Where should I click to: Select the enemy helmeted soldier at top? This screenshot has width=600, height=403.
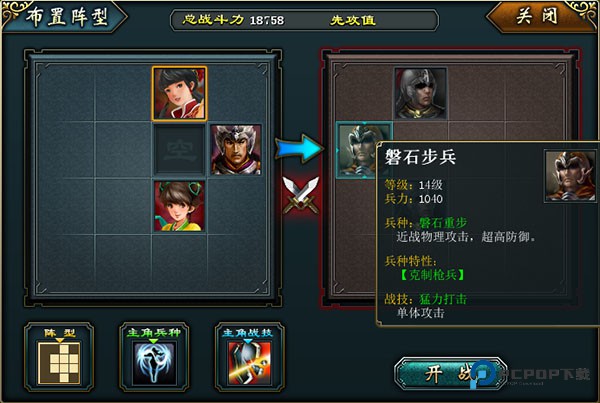click(x=420, y=93)
